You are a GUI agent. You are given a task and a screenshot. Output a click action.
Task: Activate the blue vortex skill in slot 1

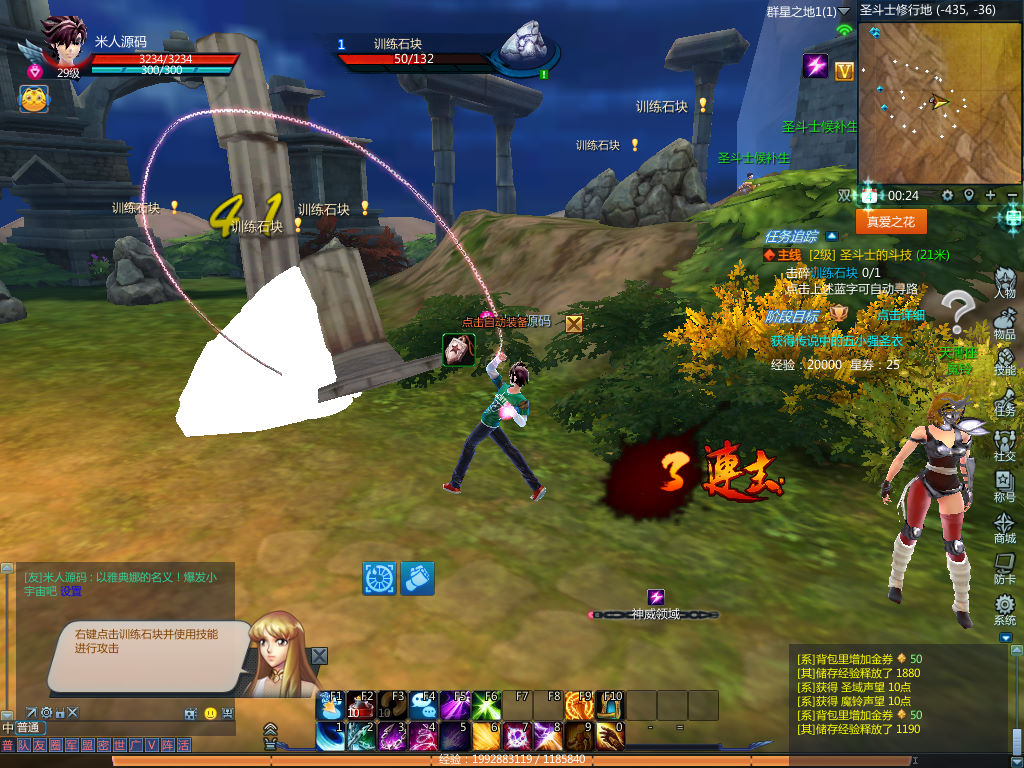tap(331, 737)
